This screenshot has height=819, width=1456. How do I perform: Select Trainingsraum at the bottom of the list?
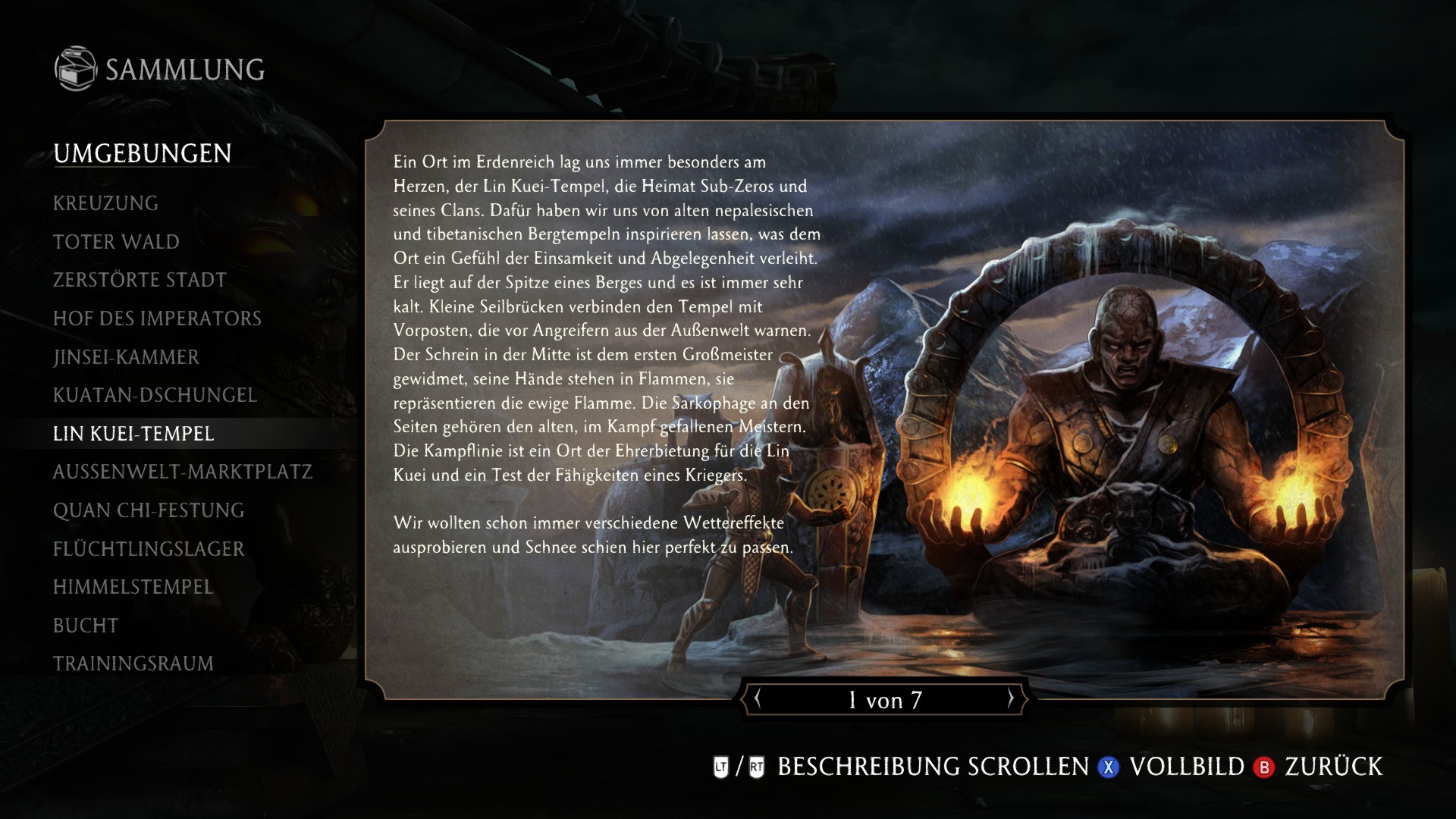tap(133, 663)
